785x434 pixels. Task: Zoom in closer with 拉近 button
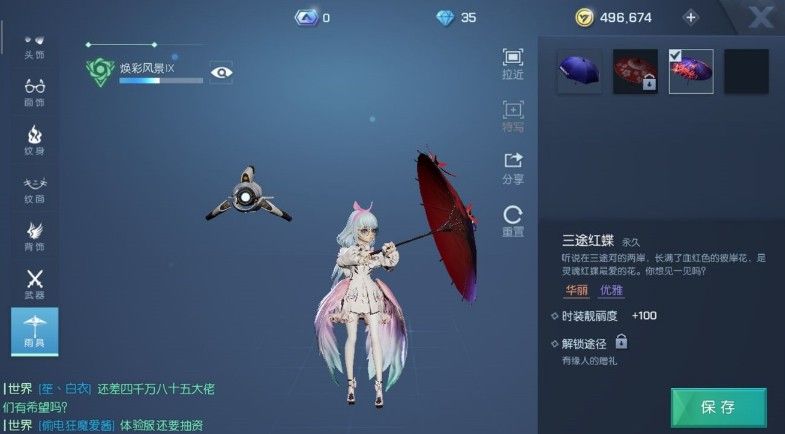click(513, 64)
